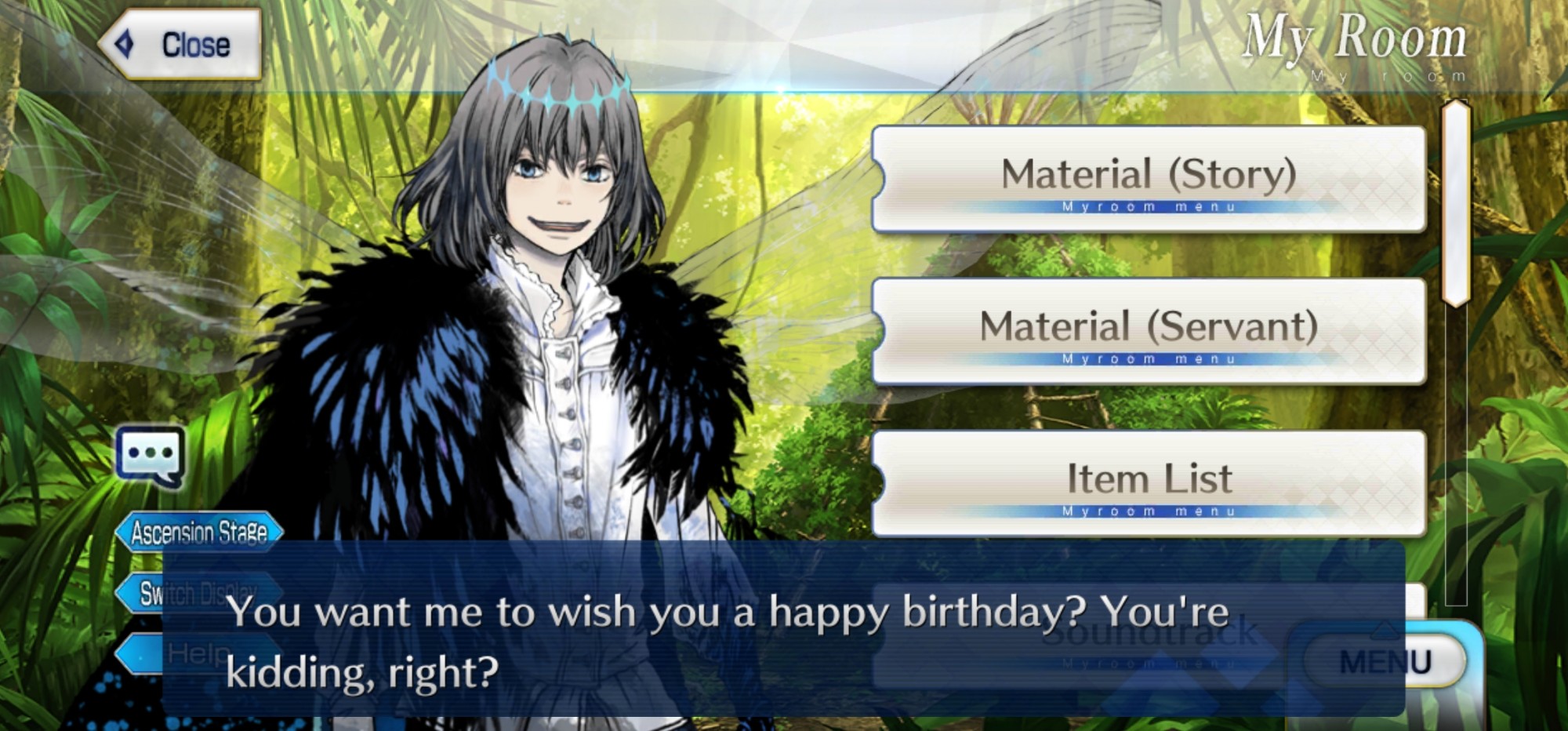Open the Material (Story) menu entry
The width and height of the screenshot is (1568, 731).
pos(1149,179)
